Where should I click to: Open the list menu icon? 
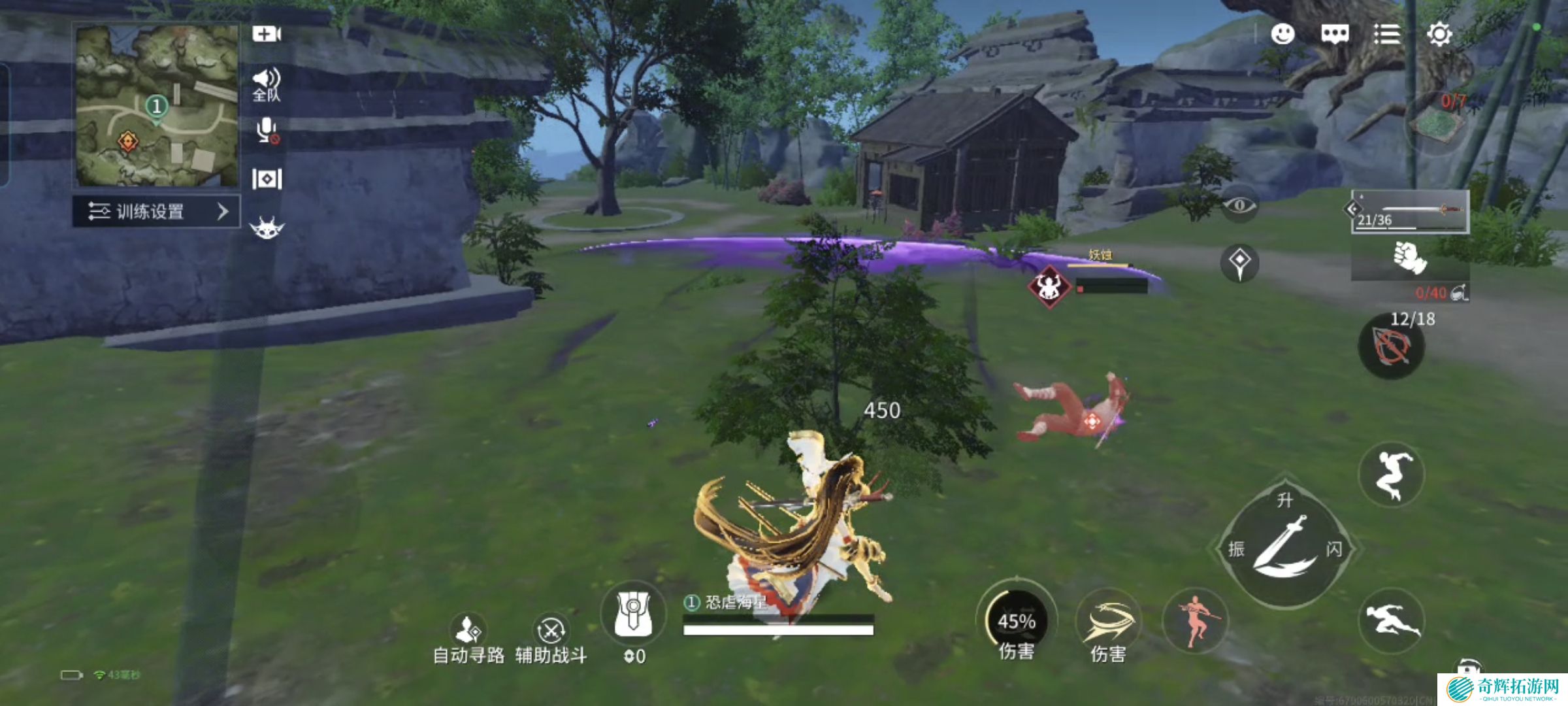click(x=1386, y=34)
